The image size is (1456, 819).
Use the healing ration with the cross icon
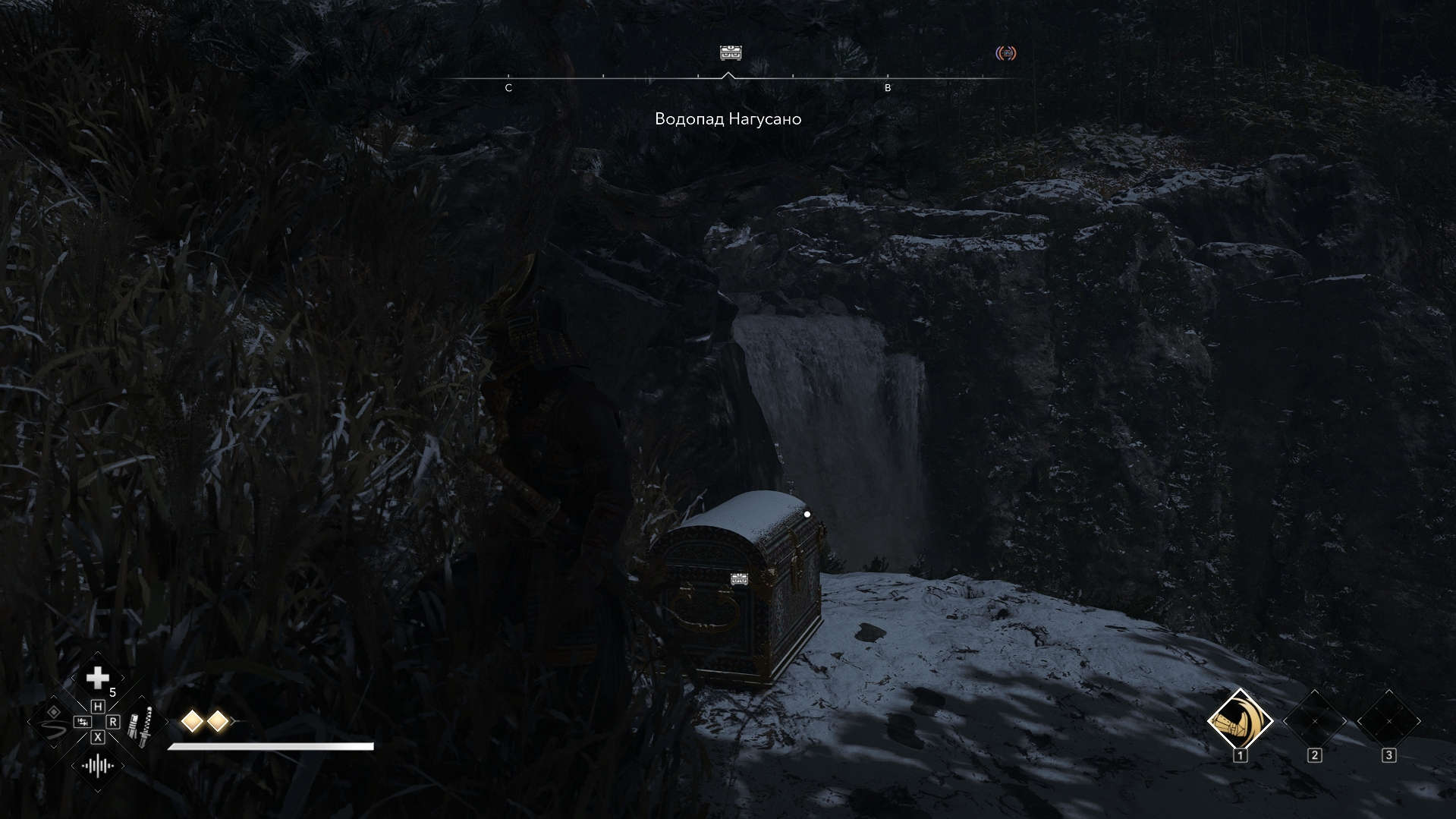click(x=97, y=678)
